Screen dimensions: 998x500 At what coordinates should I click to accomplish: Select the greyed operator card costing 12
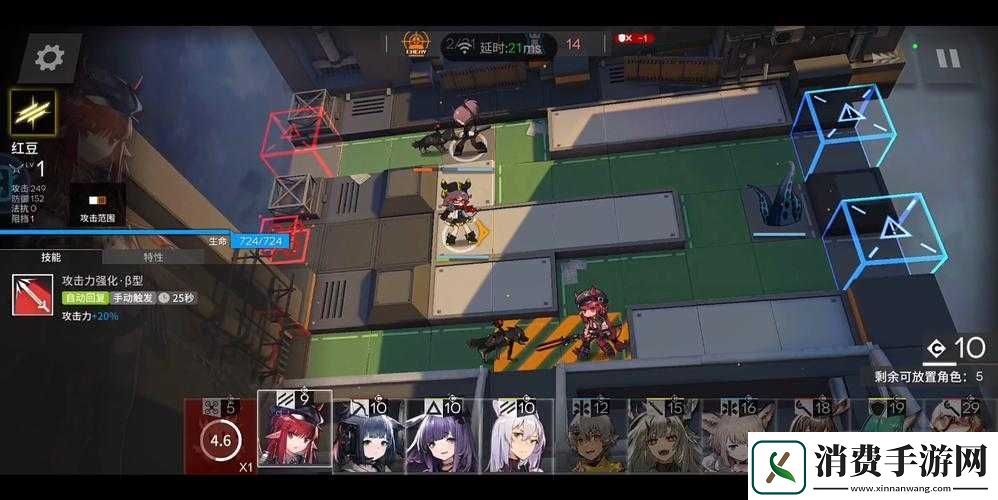pos(592,437)
